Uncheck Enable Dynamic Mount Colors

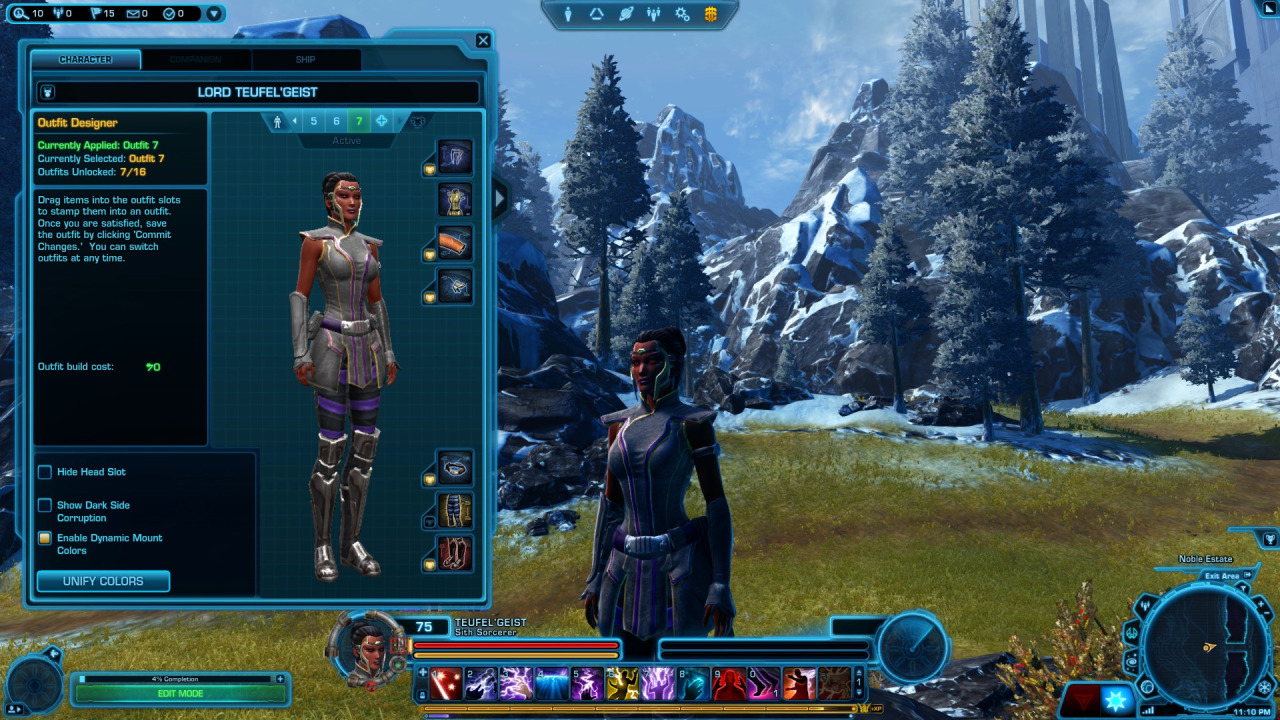(x=44, y=538)
